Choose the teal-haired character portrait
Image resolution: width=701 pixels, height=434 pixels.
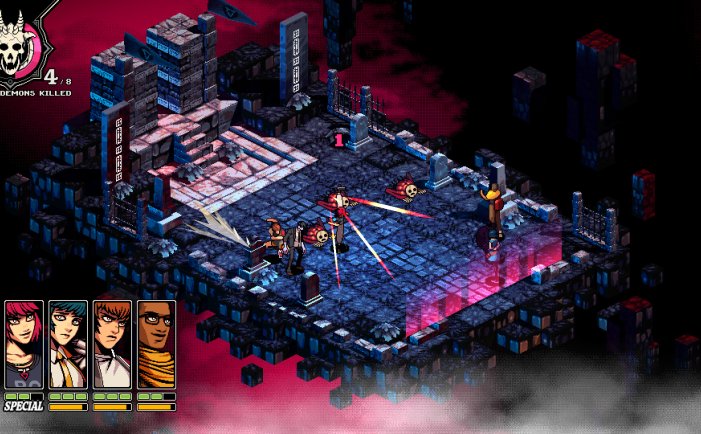pyautogui.click(x=68, y=344)
